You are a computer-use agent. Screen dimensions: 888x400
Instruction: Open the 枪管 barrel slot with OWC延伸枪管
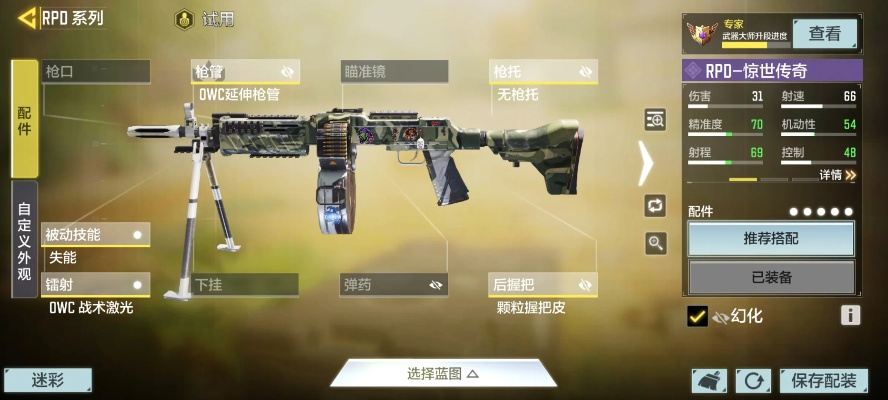[x=245, y=72]
